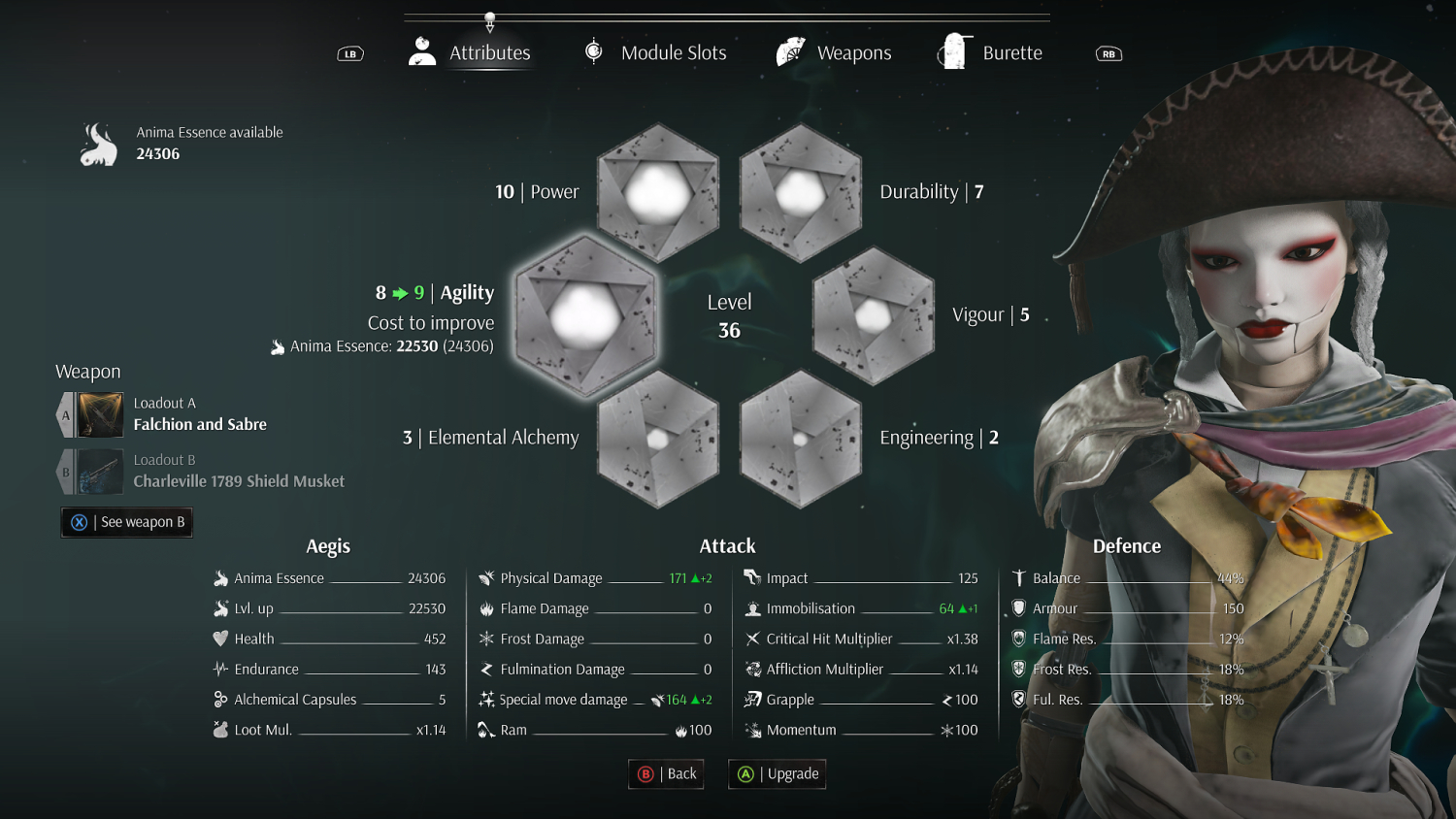
Task: Switch to the Attributes tab
Action: pos(471,53)
